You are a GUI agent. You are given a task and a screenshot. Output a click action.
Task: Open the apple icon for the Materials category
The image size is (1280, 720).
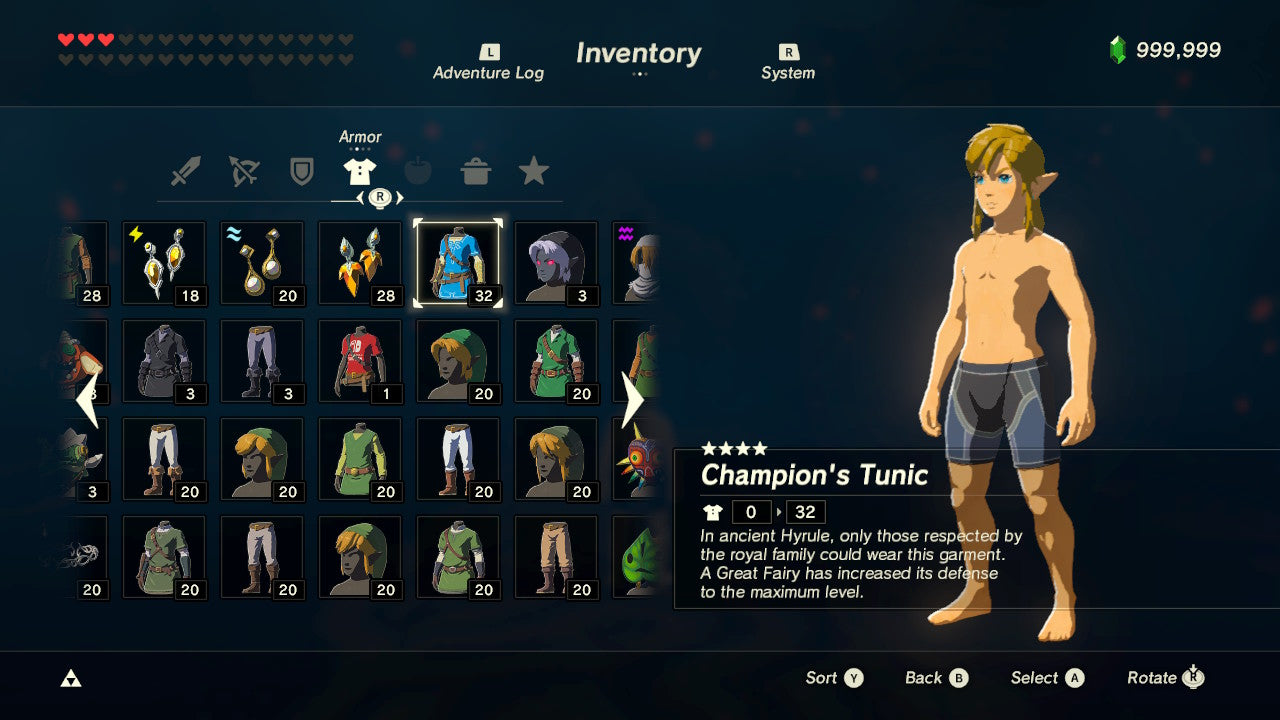420,170
